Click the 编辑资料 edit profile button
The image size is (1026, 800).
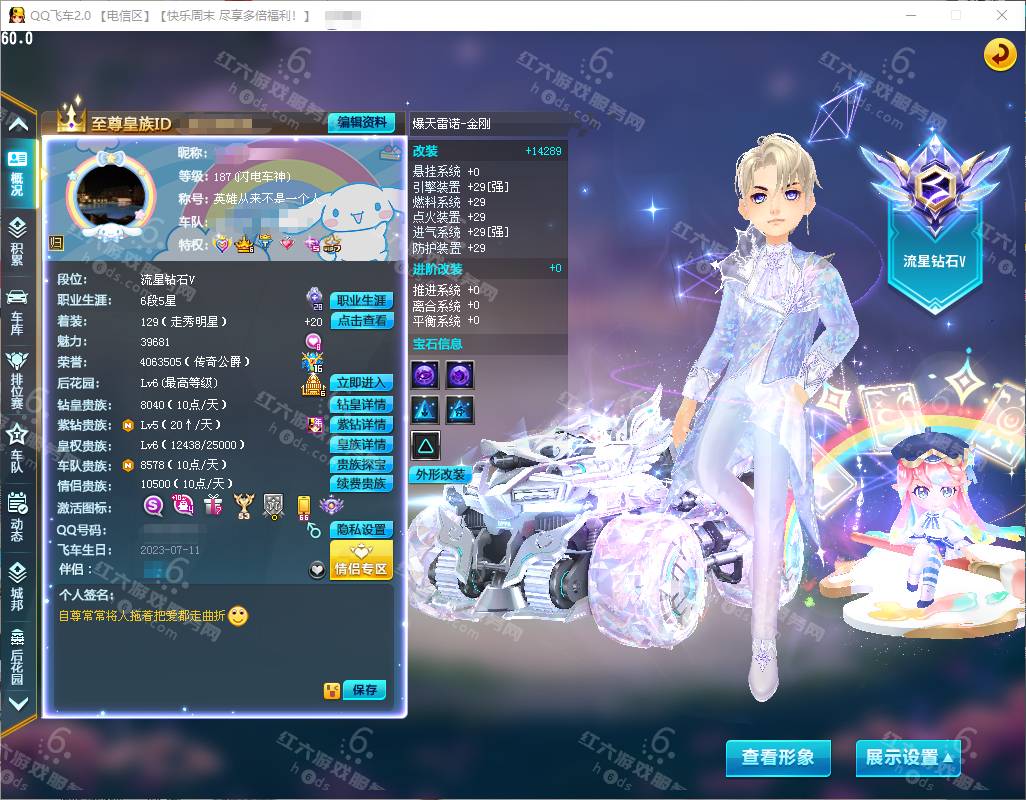click(x=361, y=122)
